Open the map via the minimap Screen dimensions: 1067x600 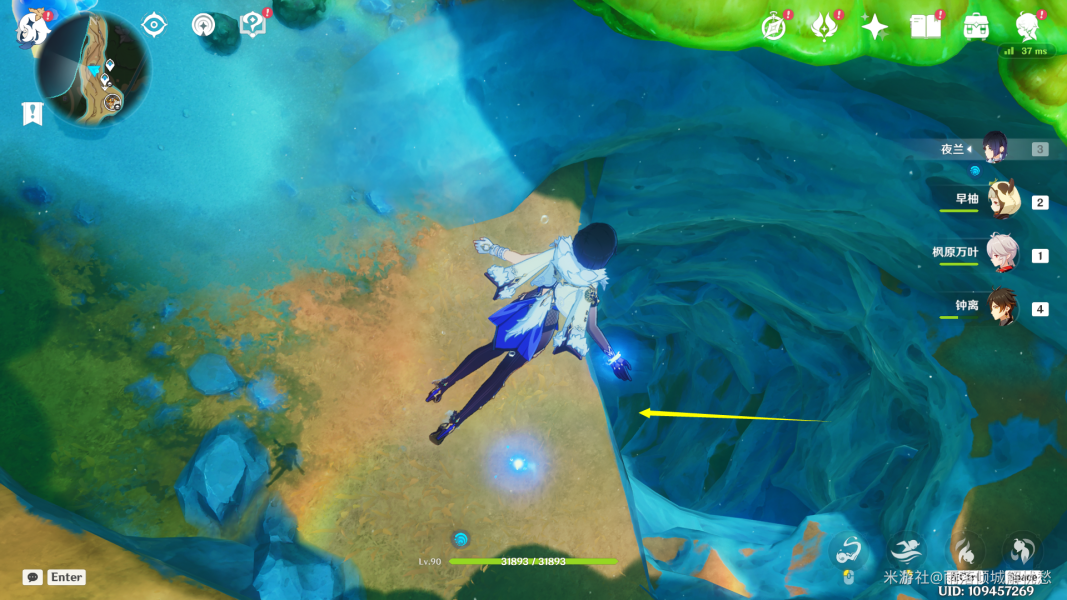click(93, 72)
